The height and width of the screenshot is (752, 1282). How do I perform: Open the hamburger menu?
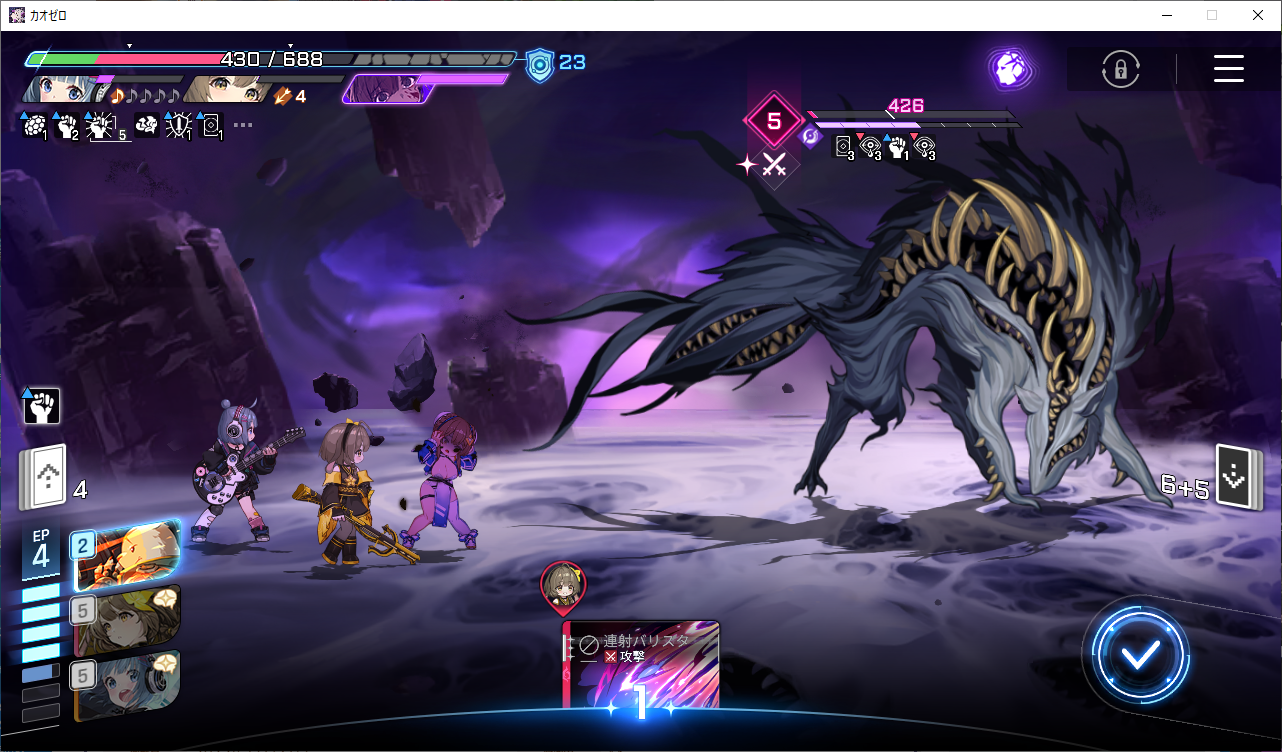coord(1228,68)
